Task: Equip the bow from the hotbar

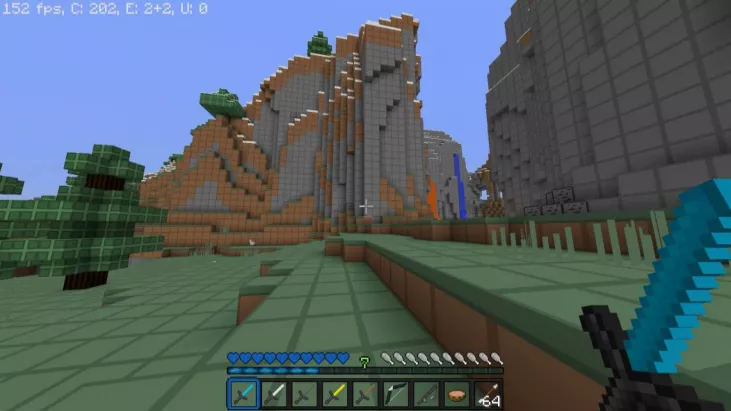Action: [396, 395]
